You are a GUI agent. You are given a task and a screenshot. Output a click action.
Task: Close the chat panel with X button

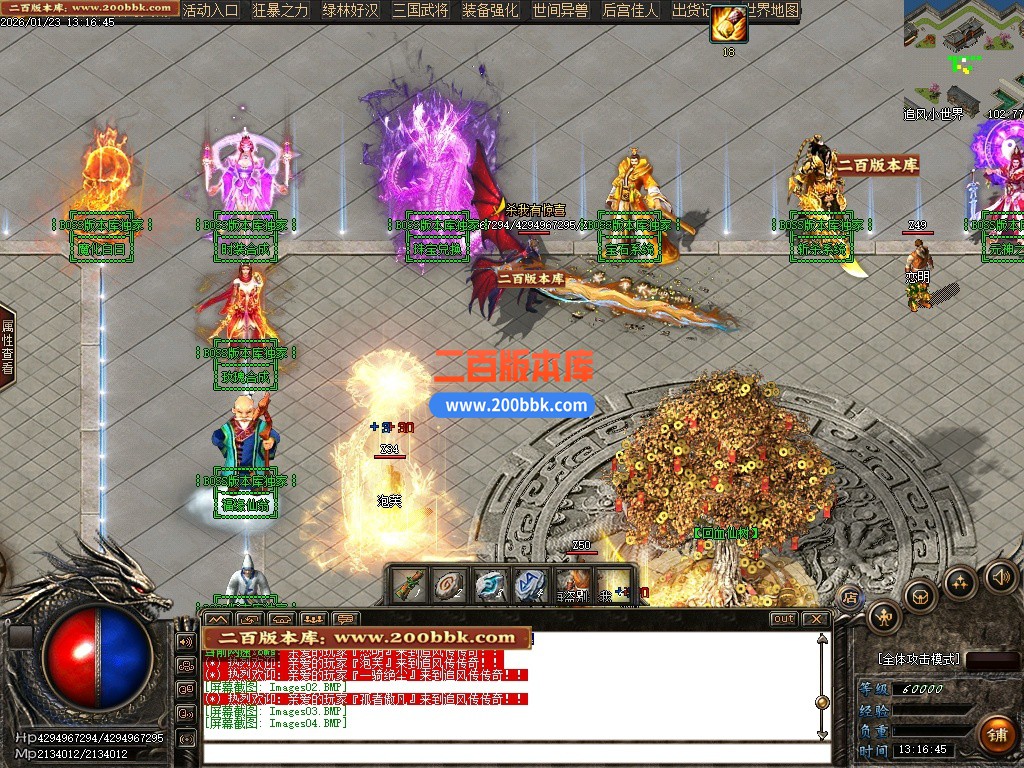coord(816,619)
